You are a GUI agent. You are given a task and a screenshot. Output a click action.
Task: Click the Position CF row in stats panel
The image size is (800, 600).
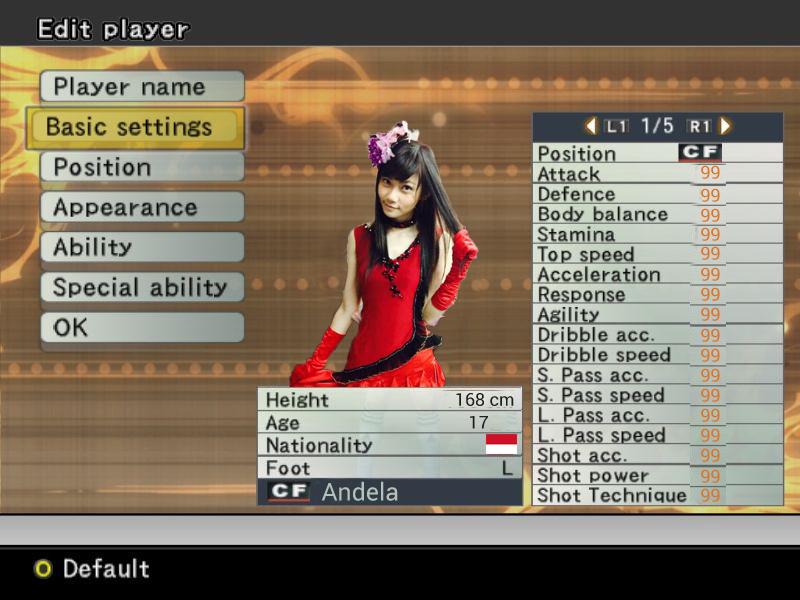click(657, 153)
